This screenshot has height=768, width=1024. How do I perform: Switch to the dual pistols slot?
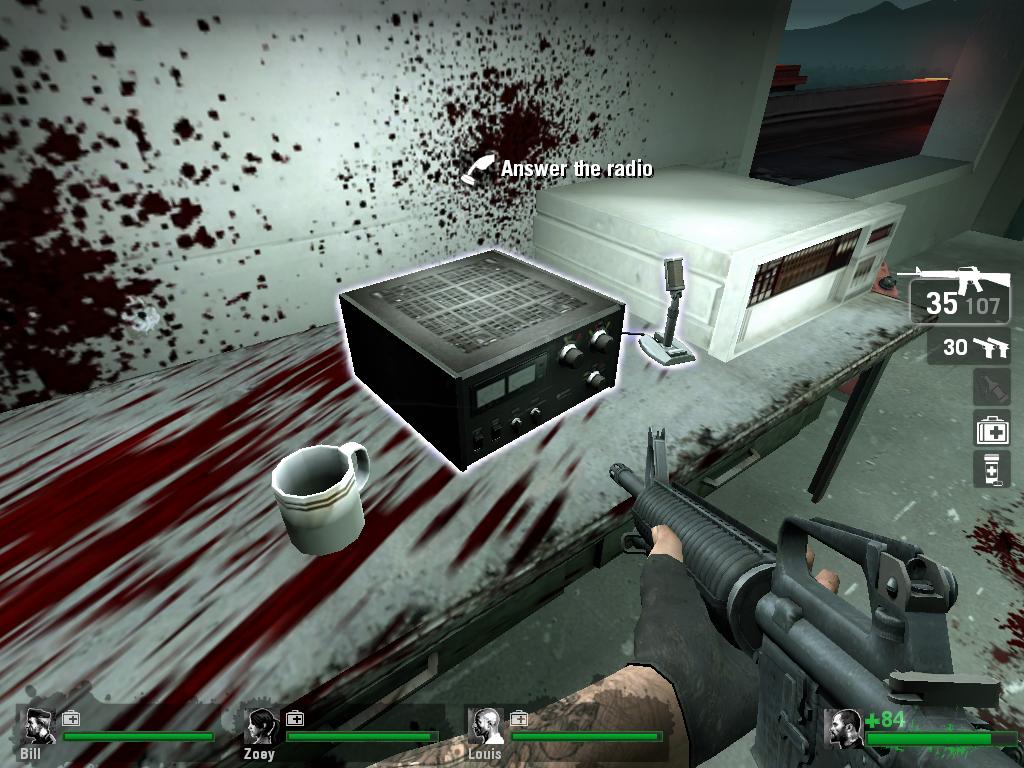click(968, 348)
